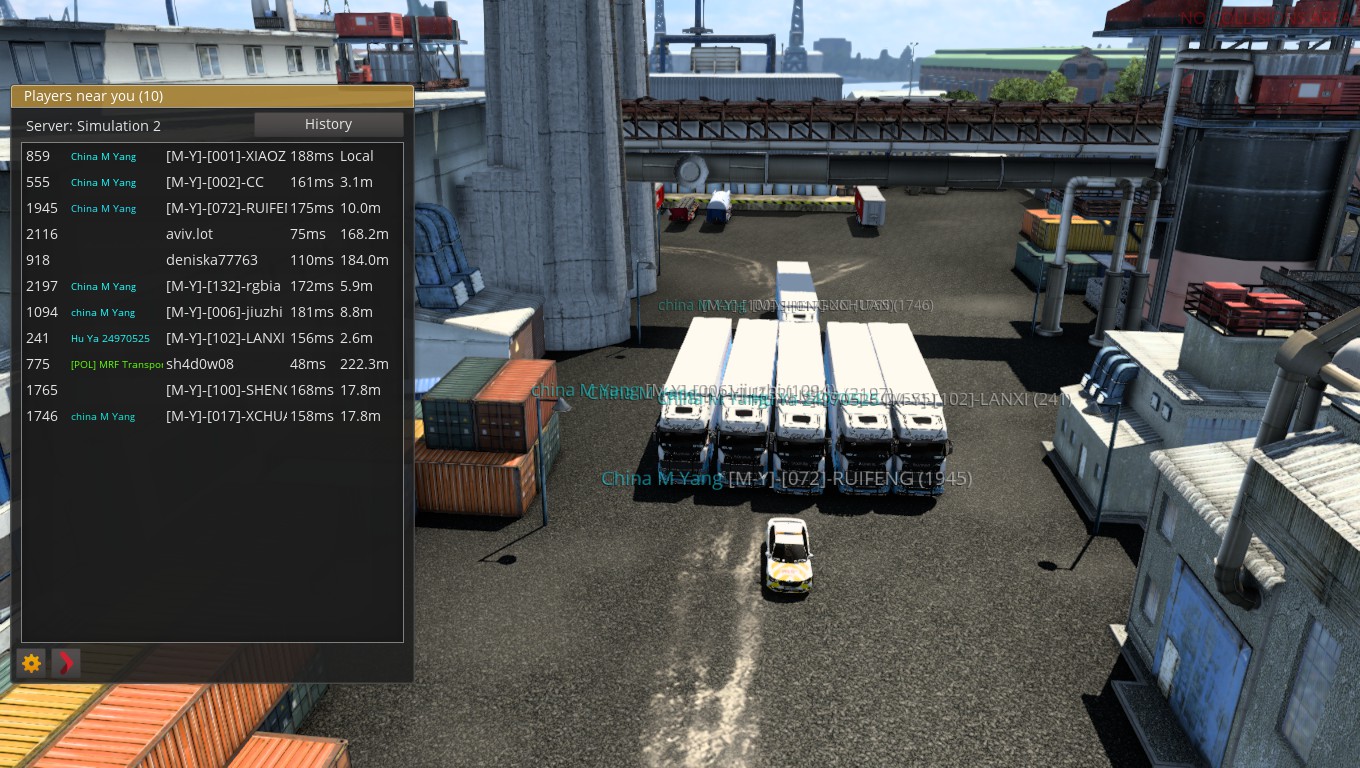
Task: Select player [M-Y]-[102]-LANXI row
Action: click(225, 338)
